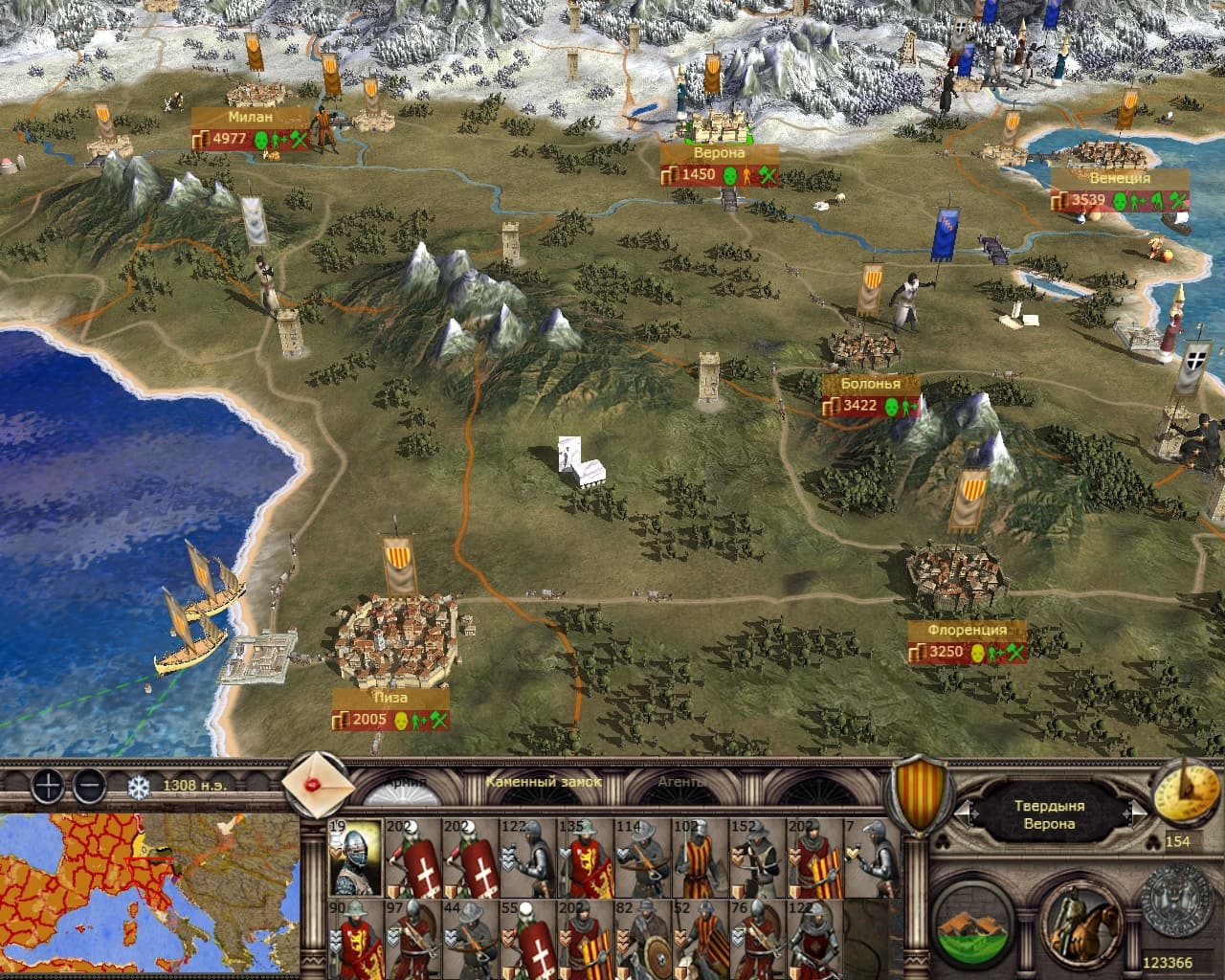Zoom in the minimap with the plus button

(47, 787)
